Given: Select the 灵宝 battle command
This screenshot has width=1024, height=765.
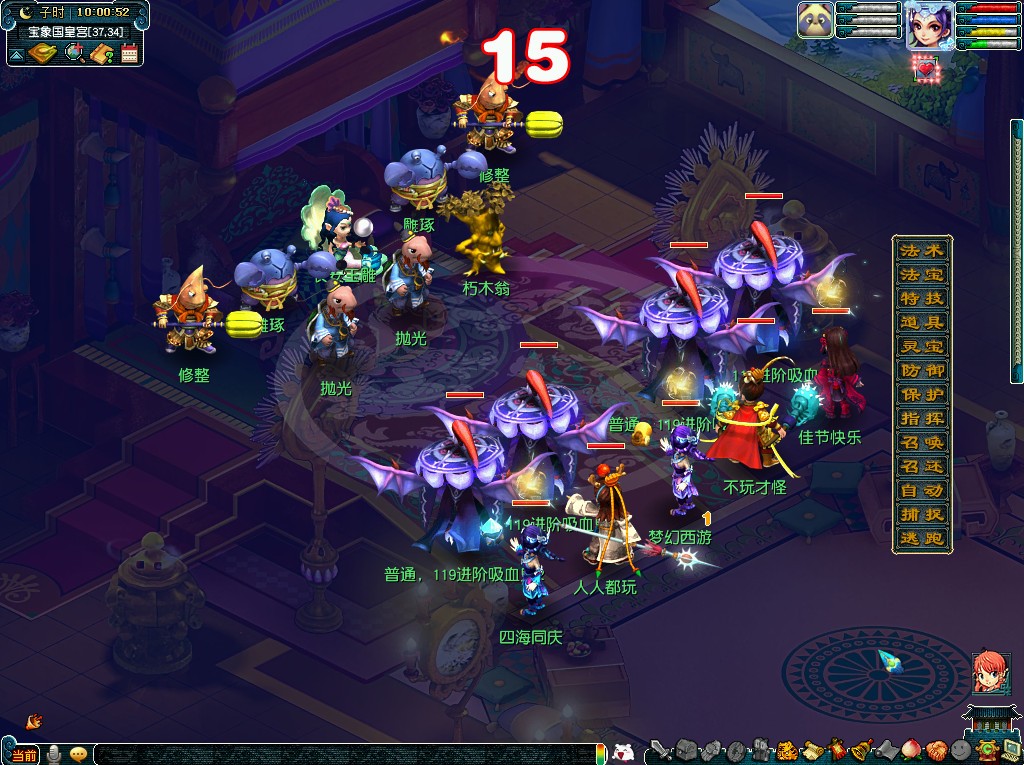Looking at the screenshot, I should coord(922,346).
